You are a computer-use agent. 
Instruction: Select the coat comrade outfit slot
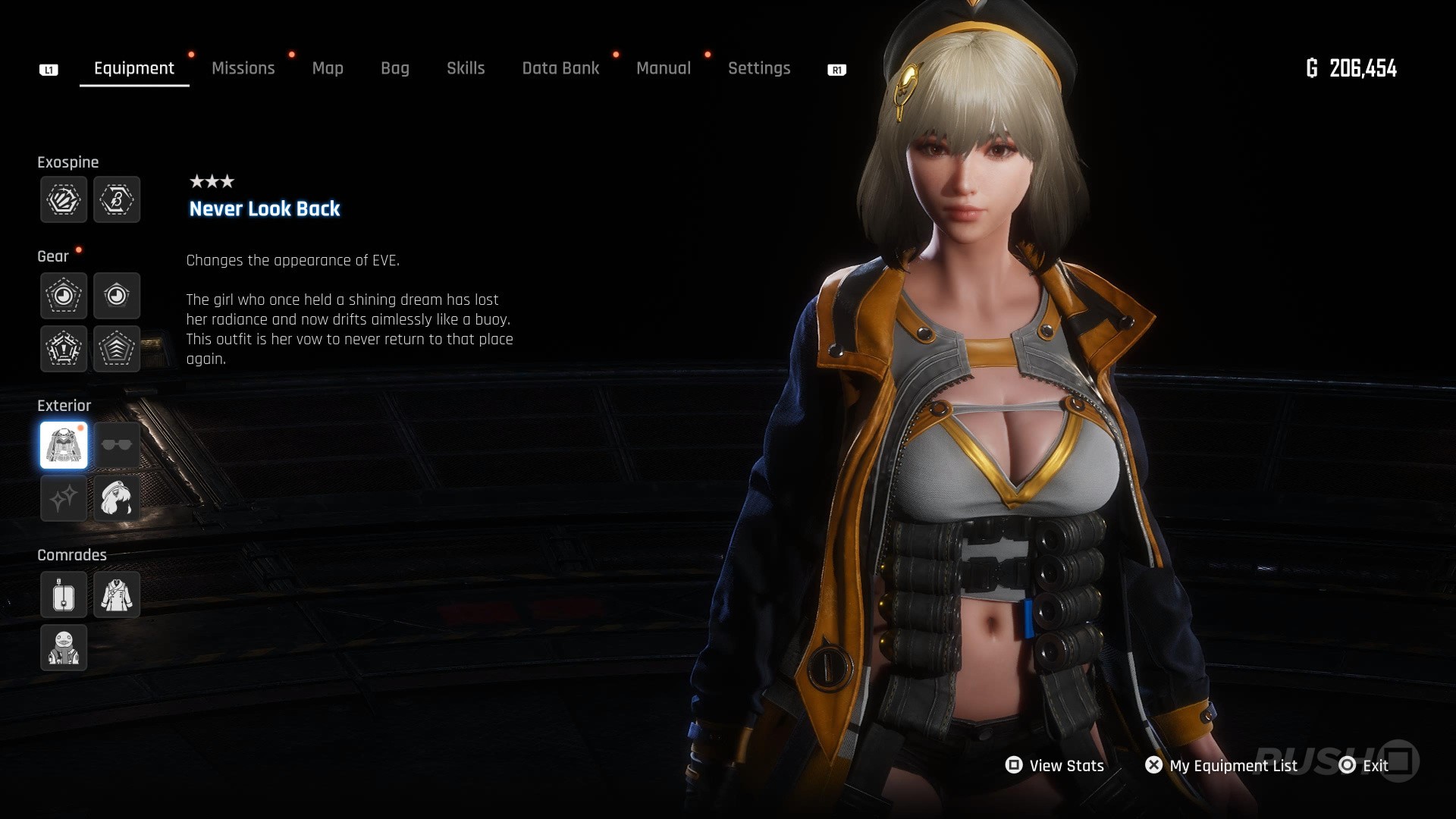tap(117, 595)
